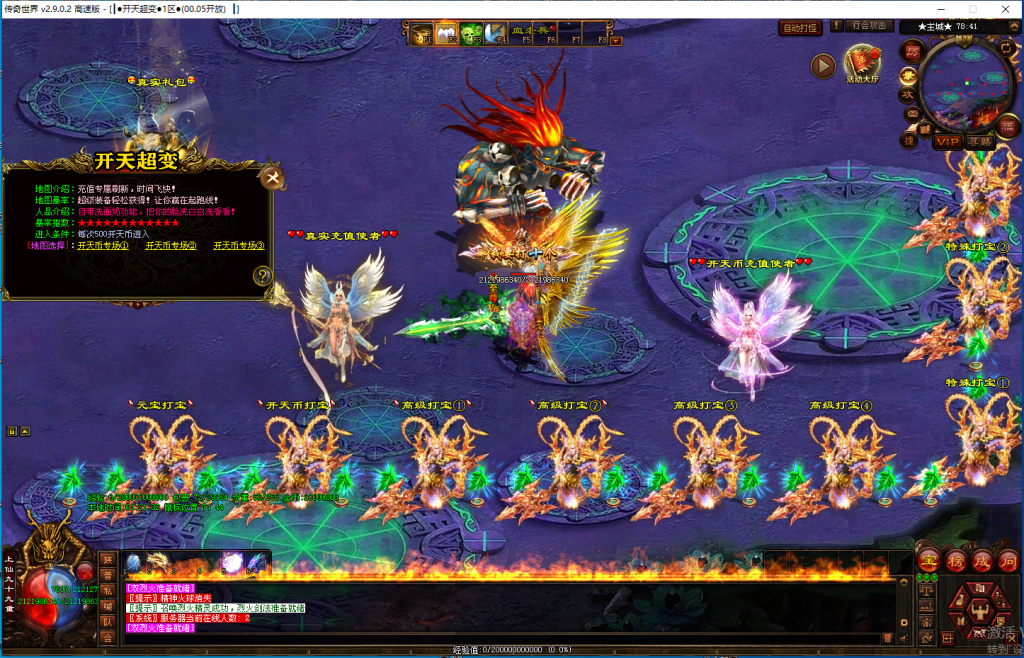The width and height of the screenshot is (1024, 658).
Task: Open 开天币专场③ map link
Action: (x=238, y=245)
